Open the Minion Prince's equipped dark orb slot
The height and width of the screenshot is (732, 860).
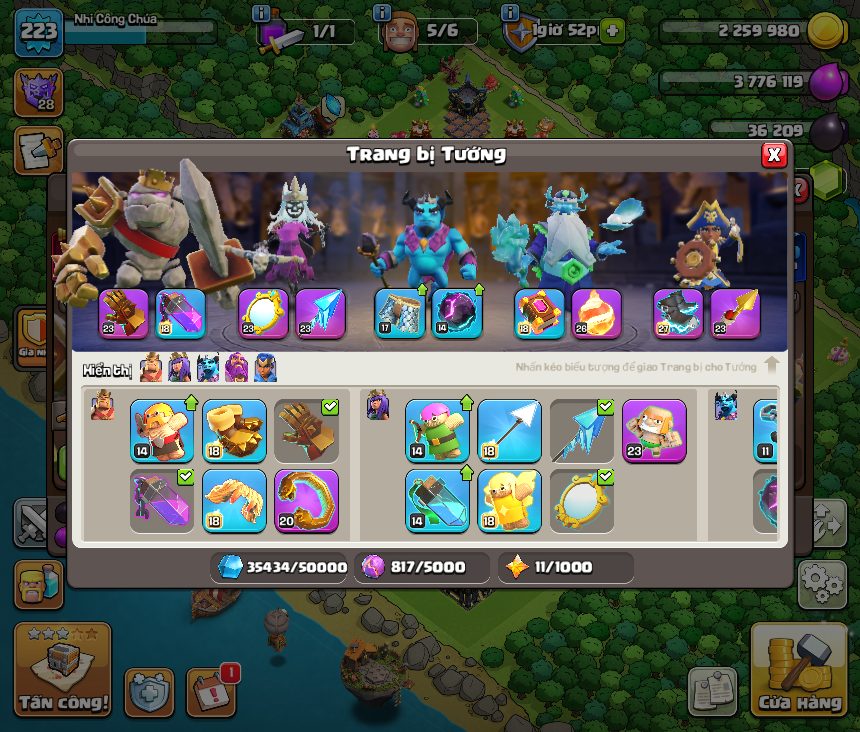click(457, 314)
